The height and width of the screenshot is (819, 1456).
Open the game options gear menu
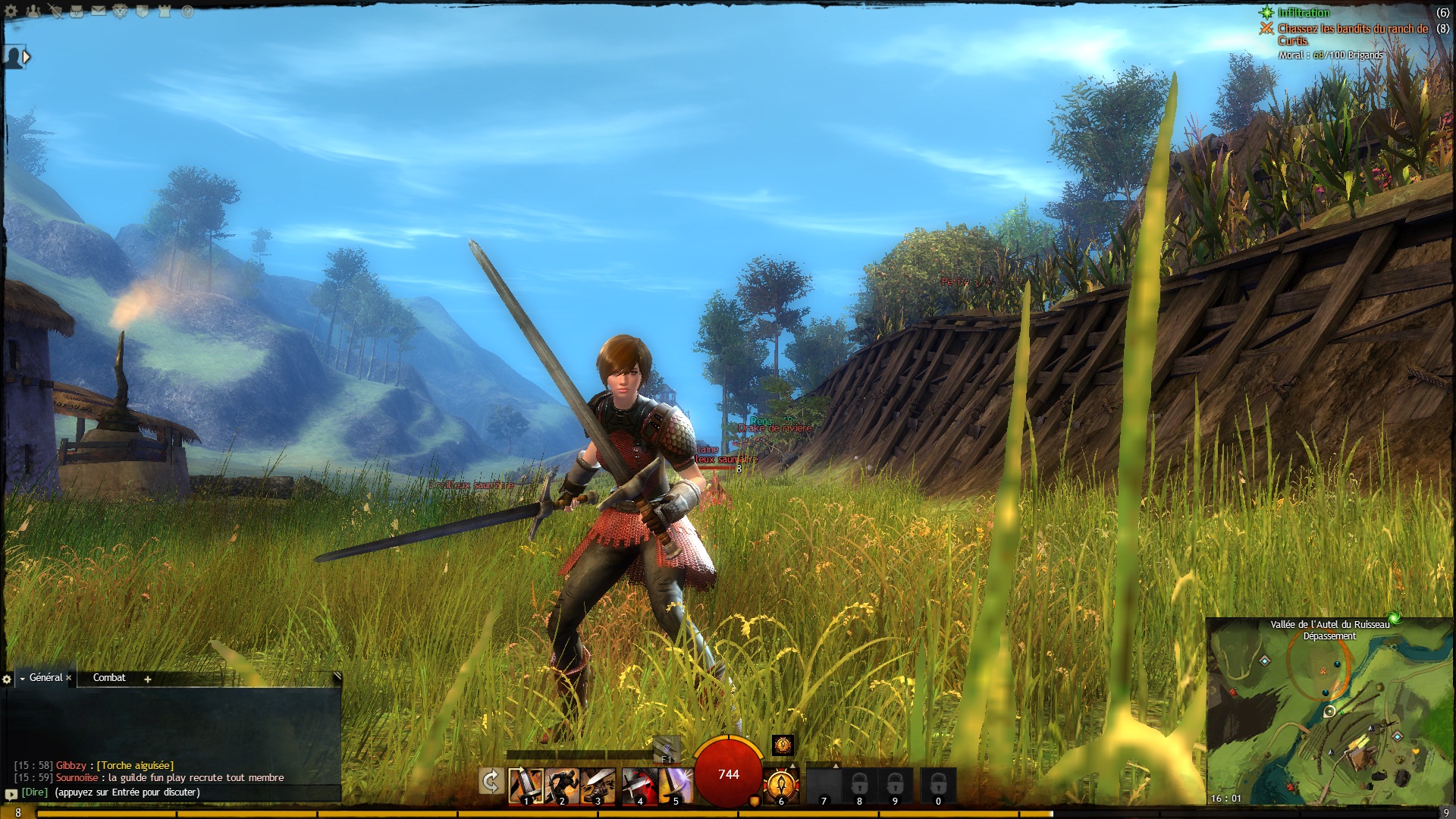(x=11, y=11)
